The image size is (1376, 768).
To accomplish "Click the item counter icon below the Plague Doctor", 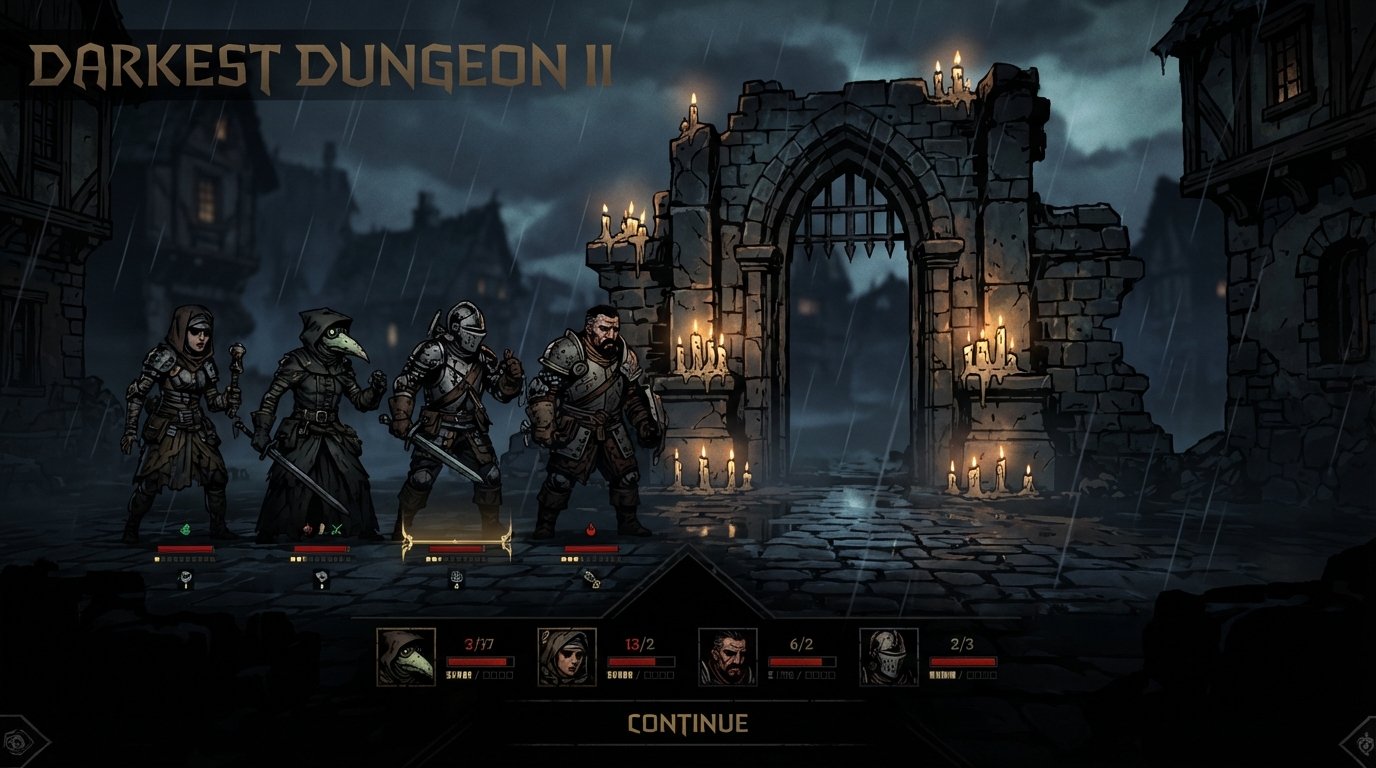I will (321, 578).
